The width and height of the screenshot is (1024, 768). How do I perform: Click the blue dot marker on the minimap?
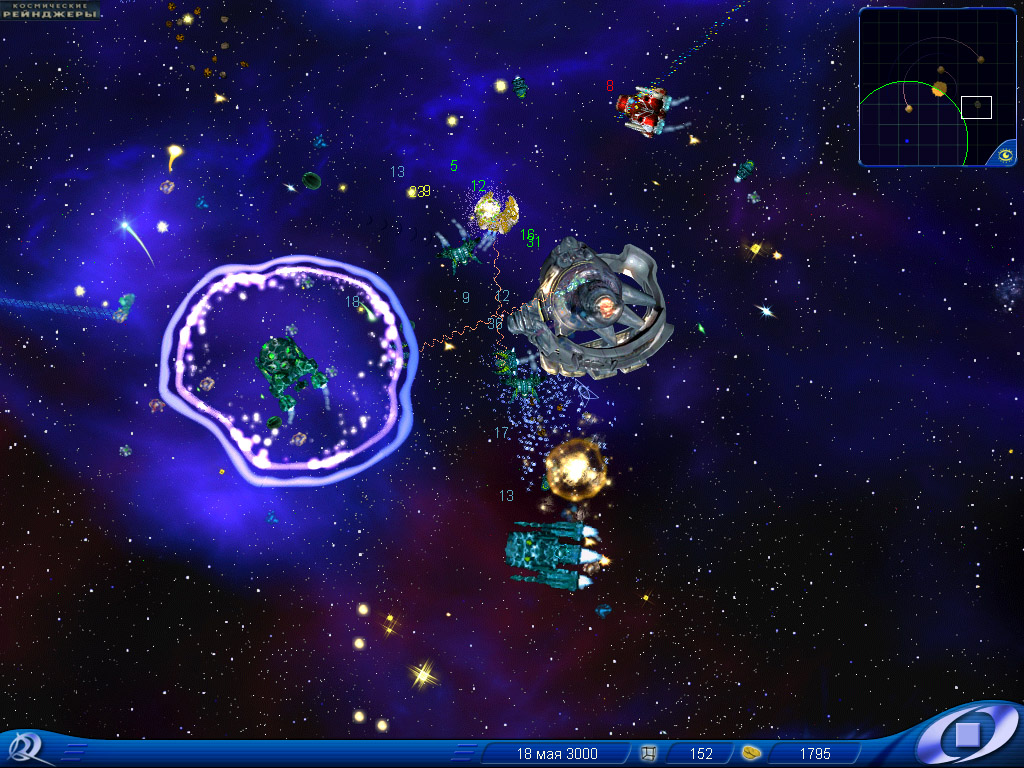coord(907,141)
